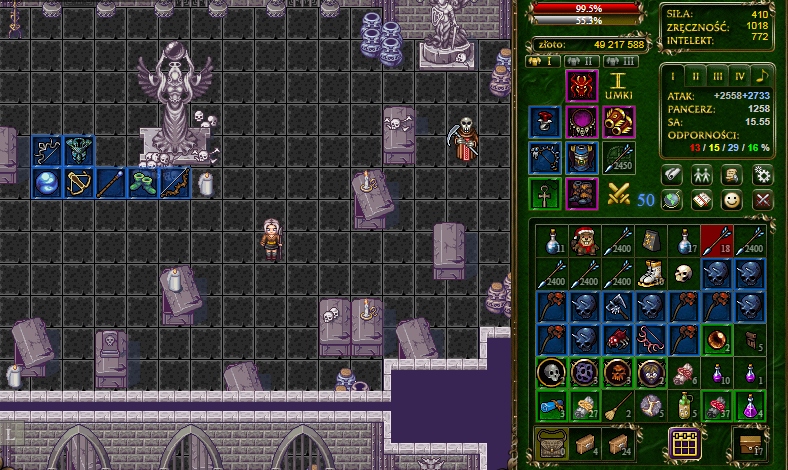Select the ankh amulet equipment slot
The width and height of the screenshot is (788, 470).
click(x=545, y=194)
